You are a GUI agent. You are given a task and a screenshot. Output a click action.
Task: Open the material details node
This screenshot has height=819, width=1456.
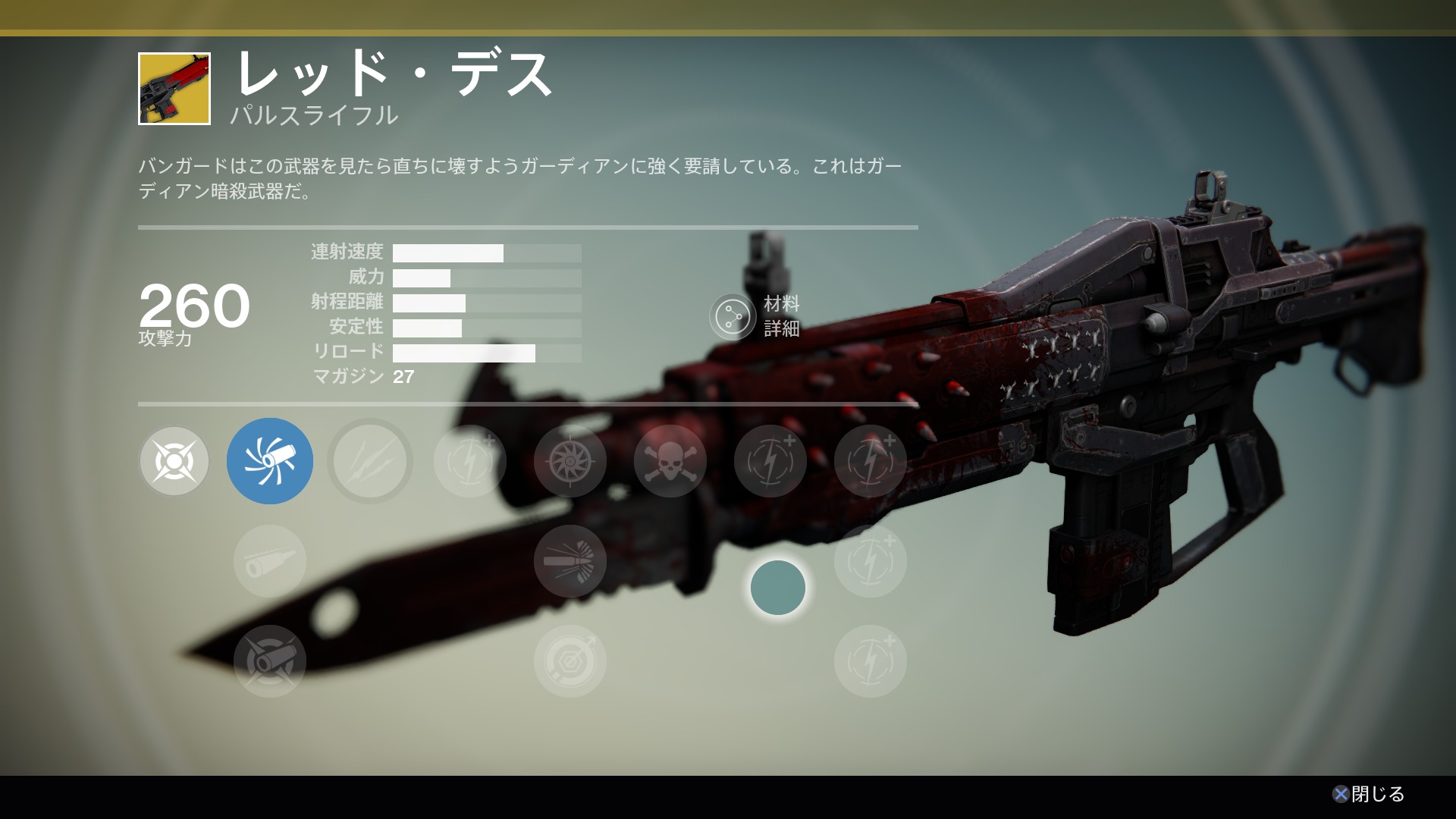pos(733,316)
